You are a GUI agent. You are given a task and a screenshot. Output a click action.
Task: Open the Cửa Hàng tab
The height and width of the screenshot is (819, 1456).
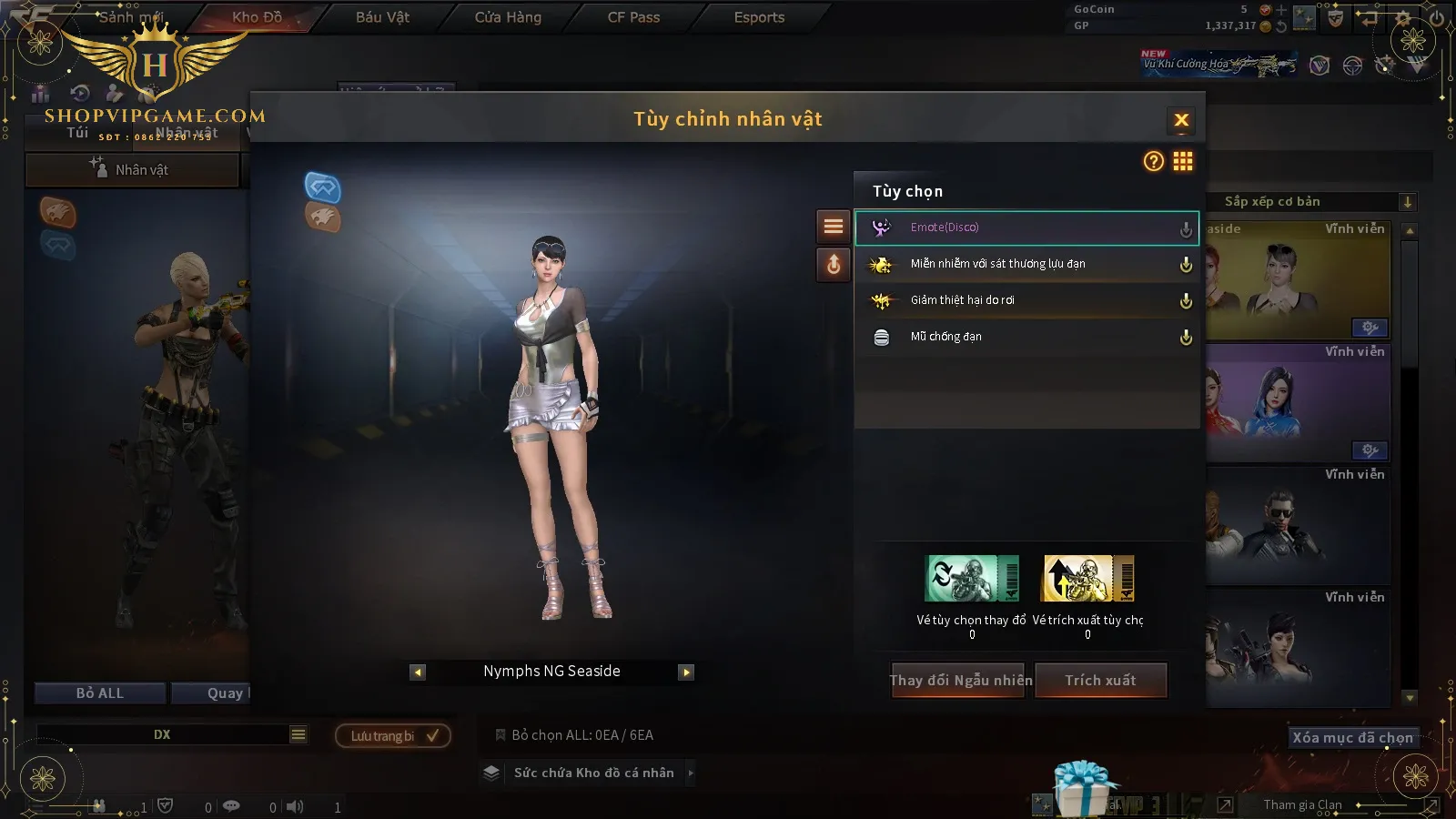[x=508, y=17]
